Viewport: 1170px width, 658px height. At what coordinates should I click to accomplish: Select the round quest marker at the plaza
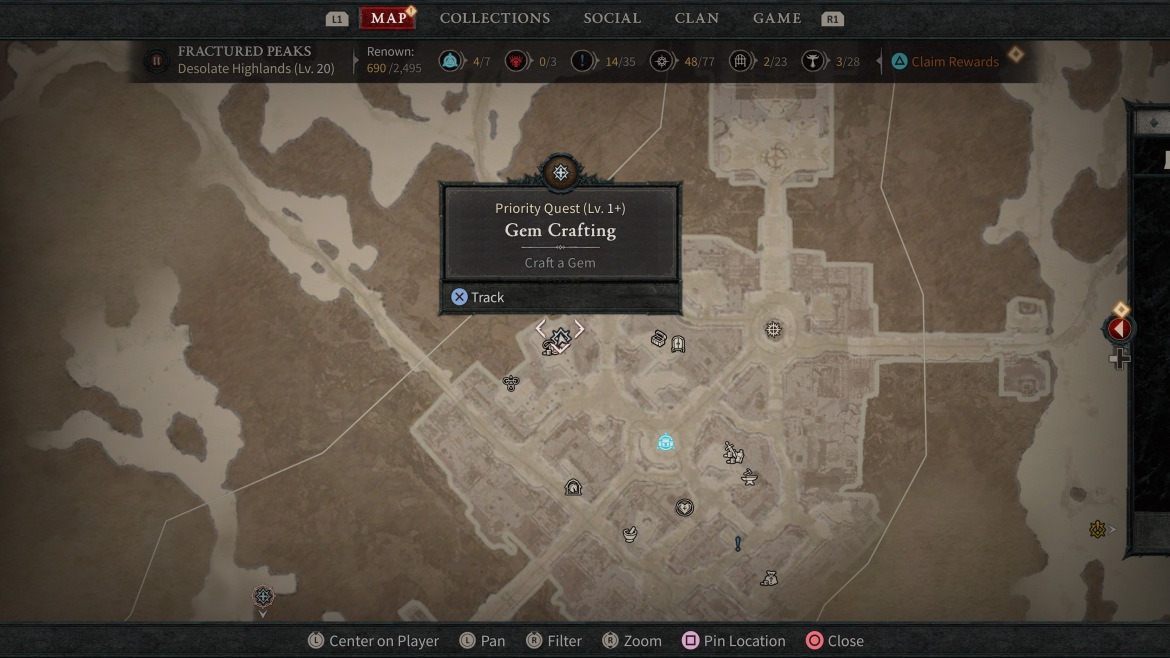pyautogui.click(x=773, y=329)
